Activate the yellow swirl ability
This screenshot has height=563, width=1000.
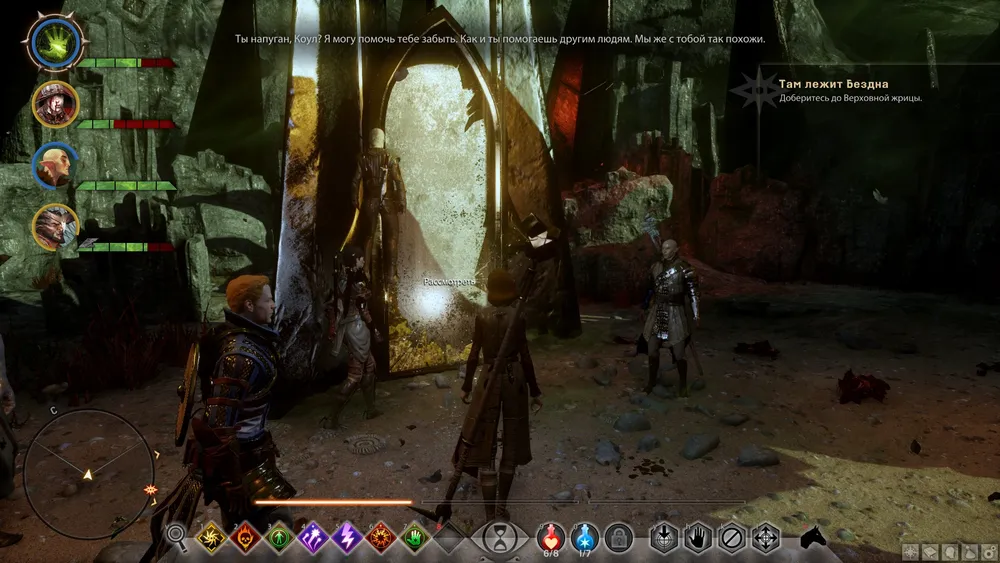pyautogui.click(x=210, y=538)
